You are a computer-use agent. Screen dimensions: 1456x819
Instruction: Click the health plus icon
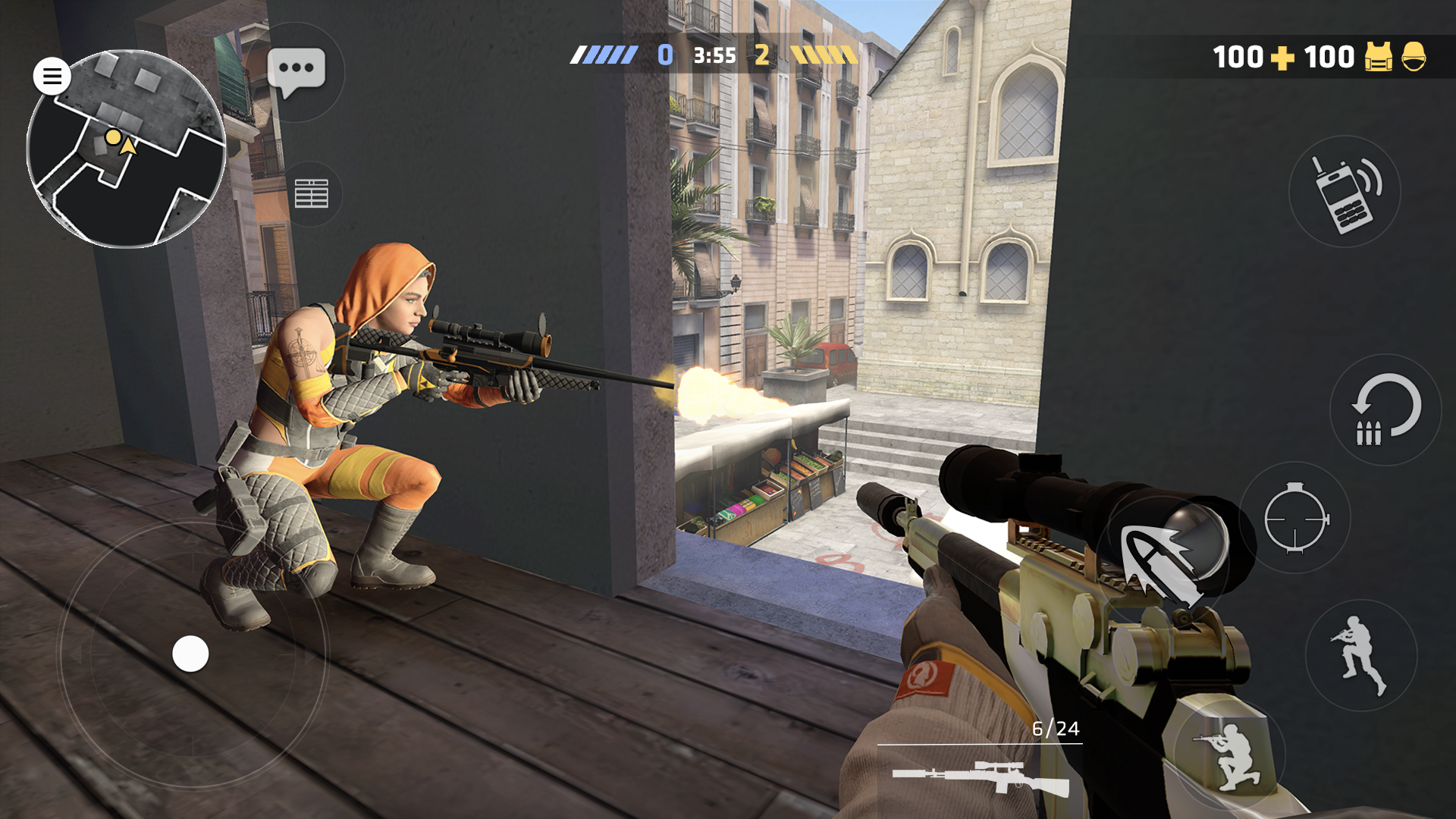pyautogui.click(x=1285, y=57)
